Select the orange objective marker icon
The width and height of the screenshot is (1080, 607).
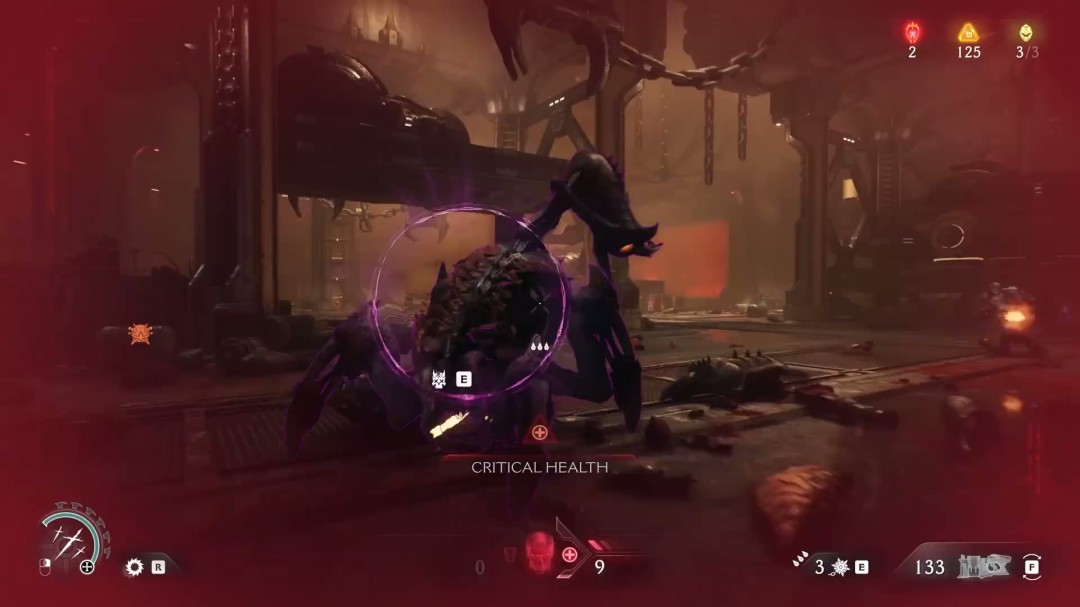[x=139, y=334]
